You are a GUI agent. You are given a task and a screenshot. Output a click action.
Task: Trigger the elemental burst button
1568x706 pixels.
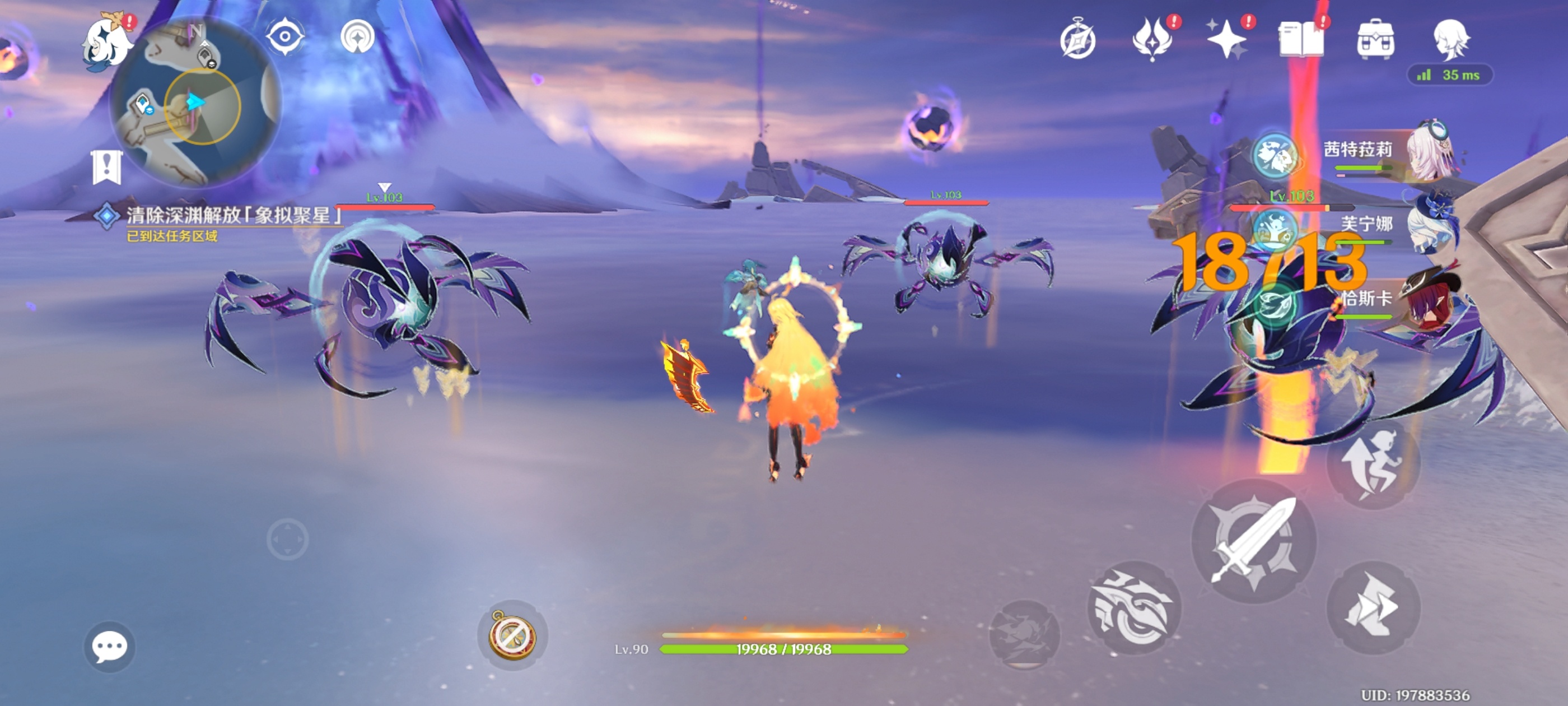pyautogui.click(x=1024, y=635)
